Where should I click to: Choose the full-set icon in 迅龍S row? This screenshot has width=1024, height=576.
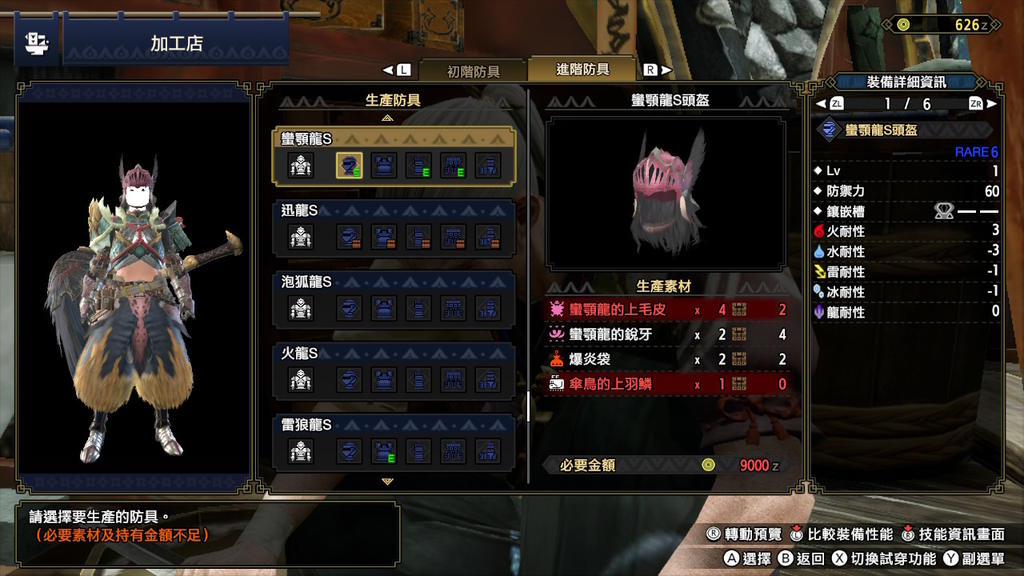[301, 237]
